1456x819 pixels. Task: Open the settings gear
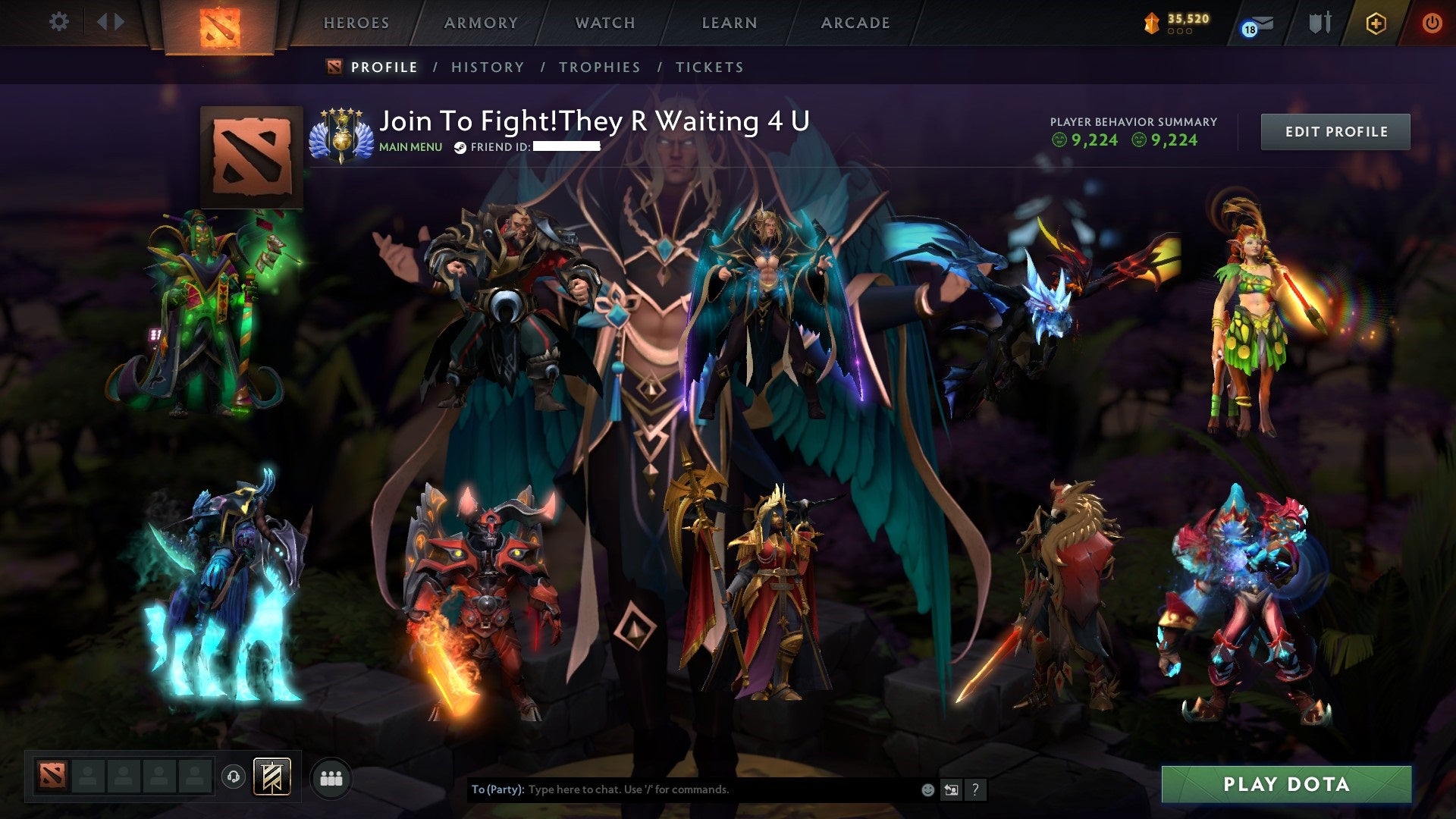tap(59, 21)
